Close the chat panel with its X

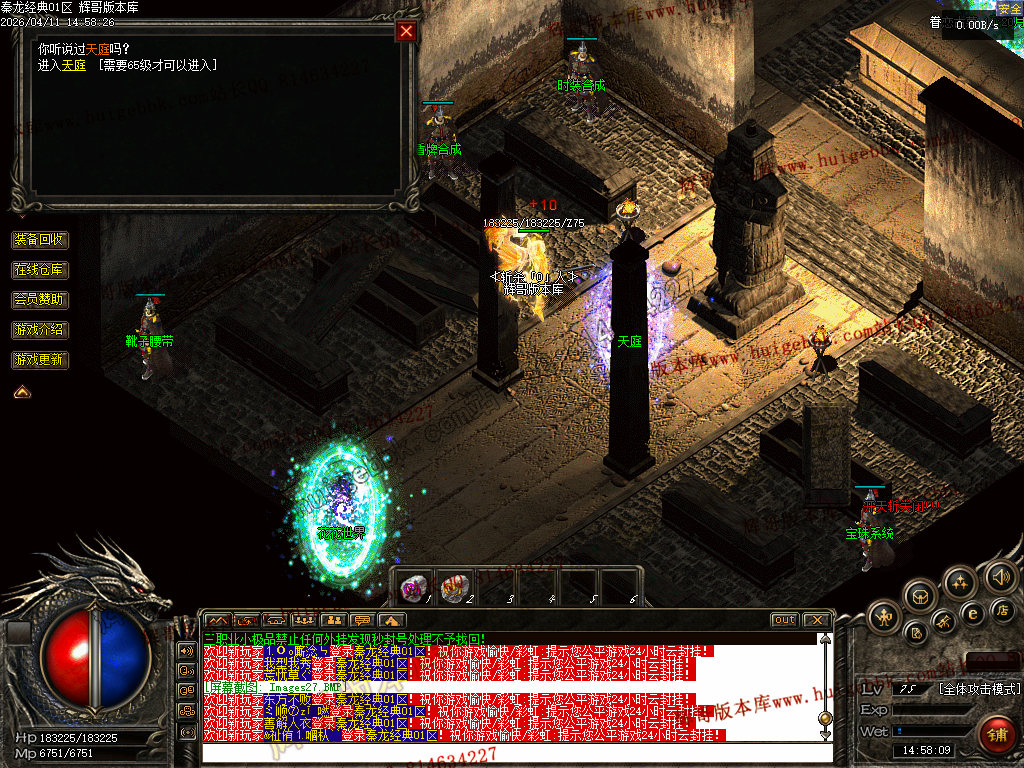click(816, 620)
